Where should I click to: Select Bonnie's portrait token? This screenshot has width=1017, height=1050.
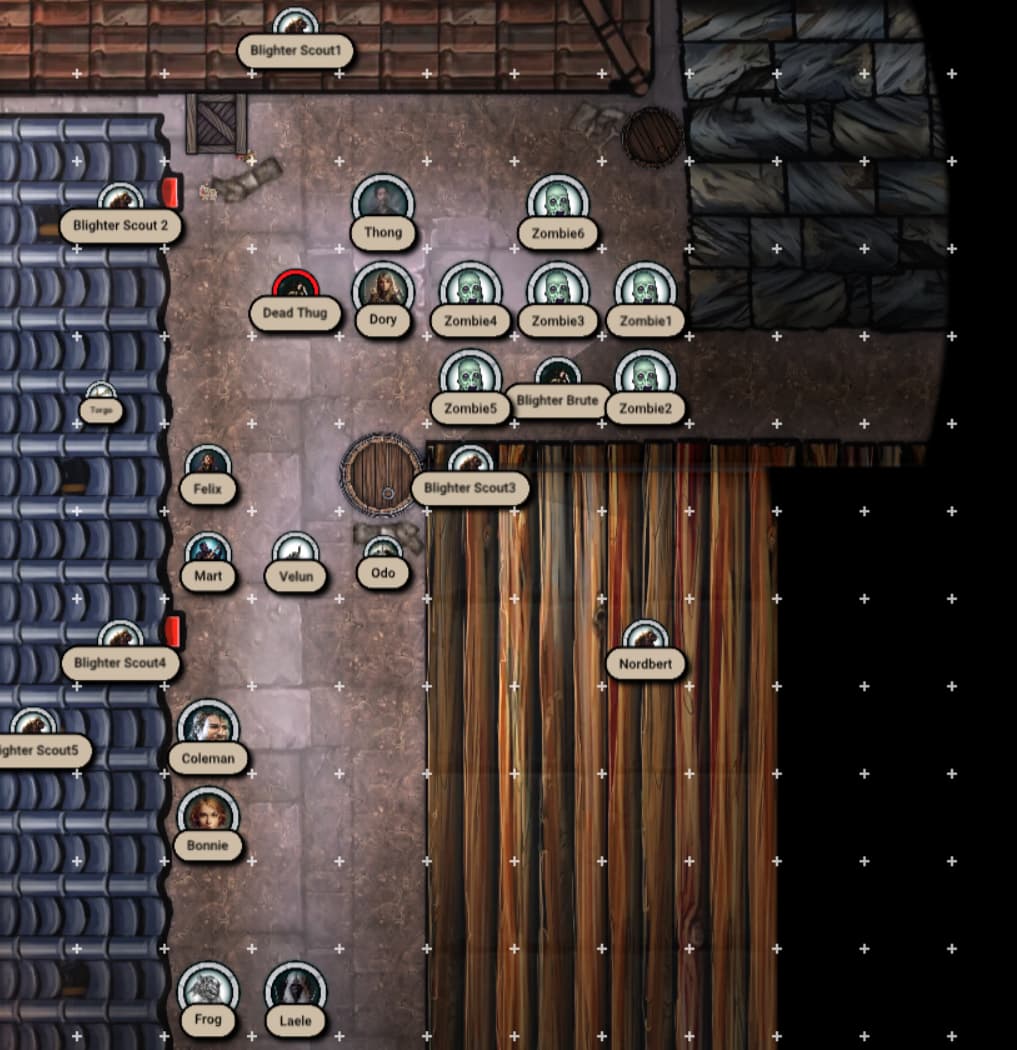tap(208, 815)
